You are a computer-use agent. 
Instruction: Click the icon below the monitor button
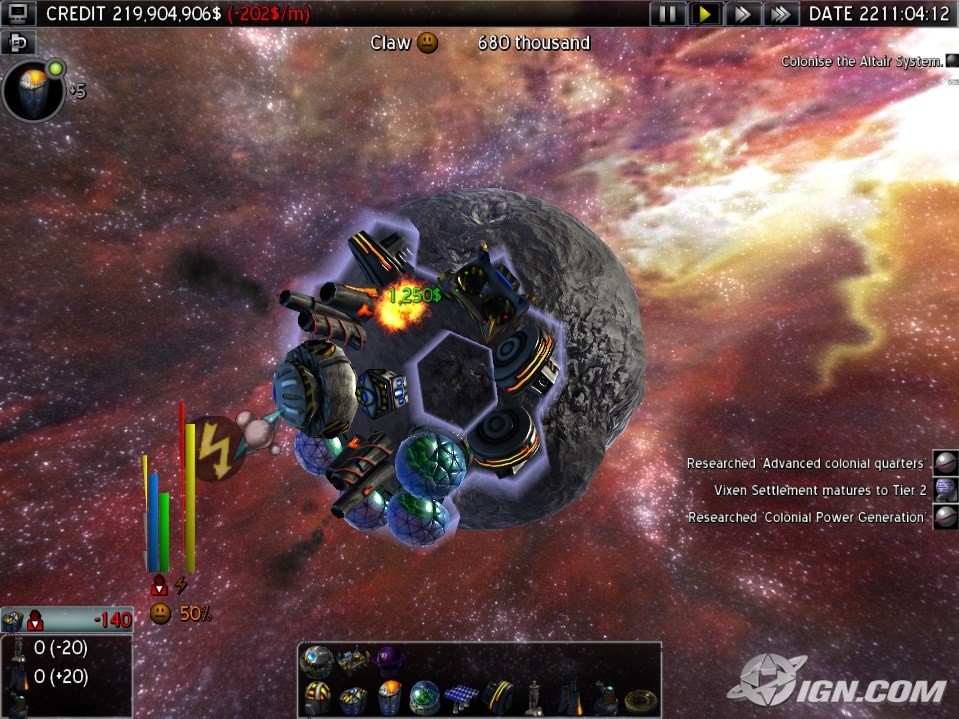(x=20, y=42)
